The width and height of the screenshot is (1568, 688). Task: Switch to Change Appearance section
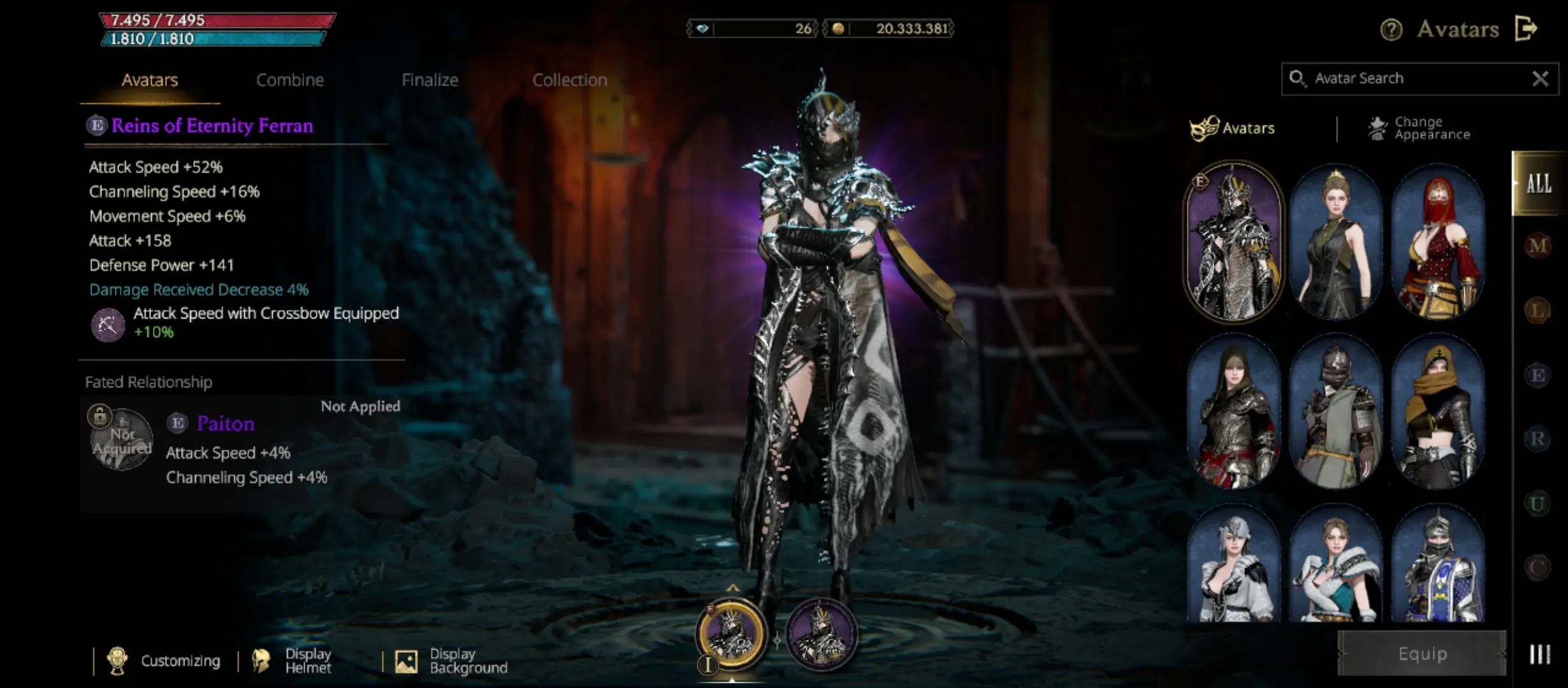[1419, 128]
